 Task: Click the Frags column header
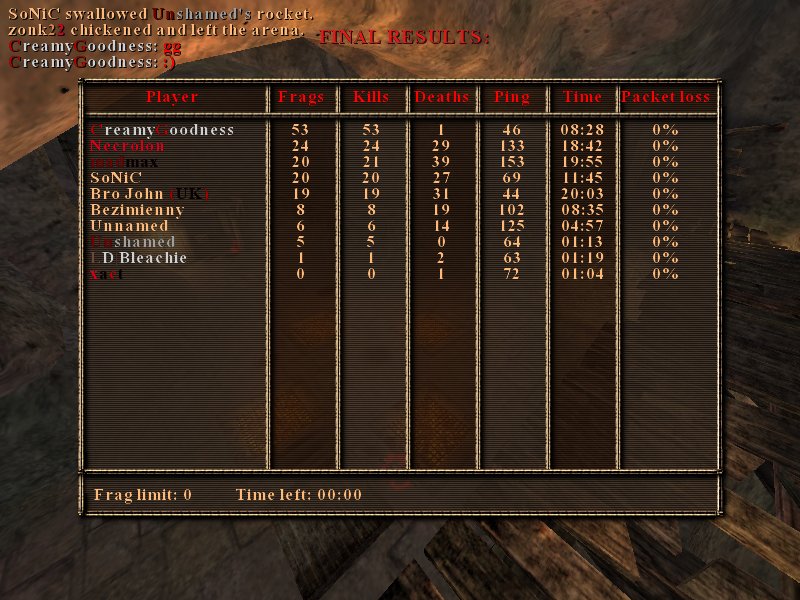pyautogui.click(x=301, y=97)
